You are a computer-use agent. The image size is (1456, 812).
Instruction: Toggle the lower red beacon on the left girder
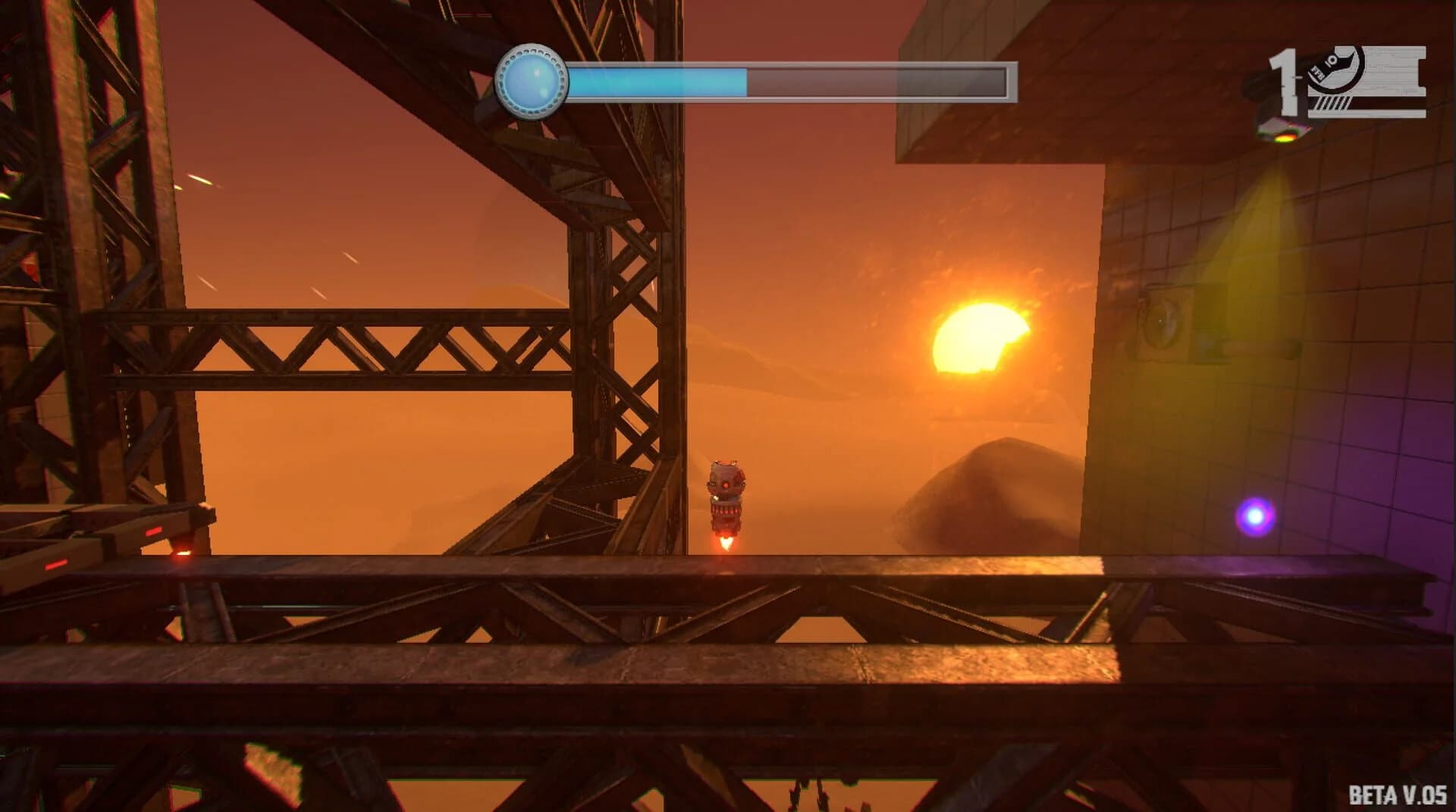[55, 566]
